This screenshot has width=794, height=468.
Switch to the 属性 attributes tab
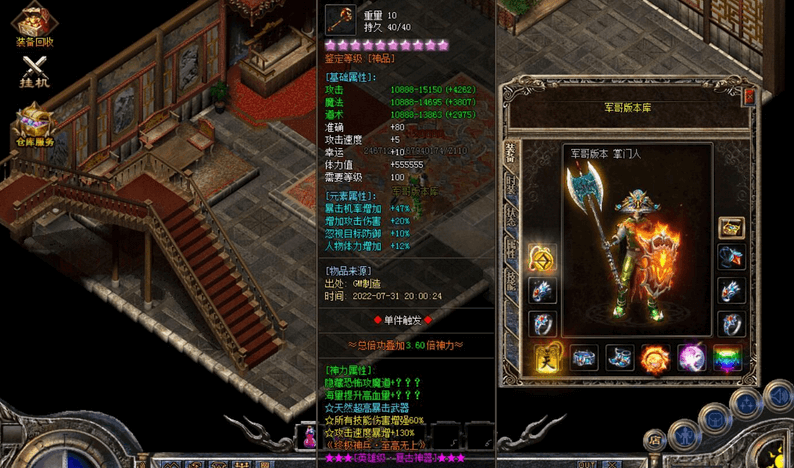(511, 250)
